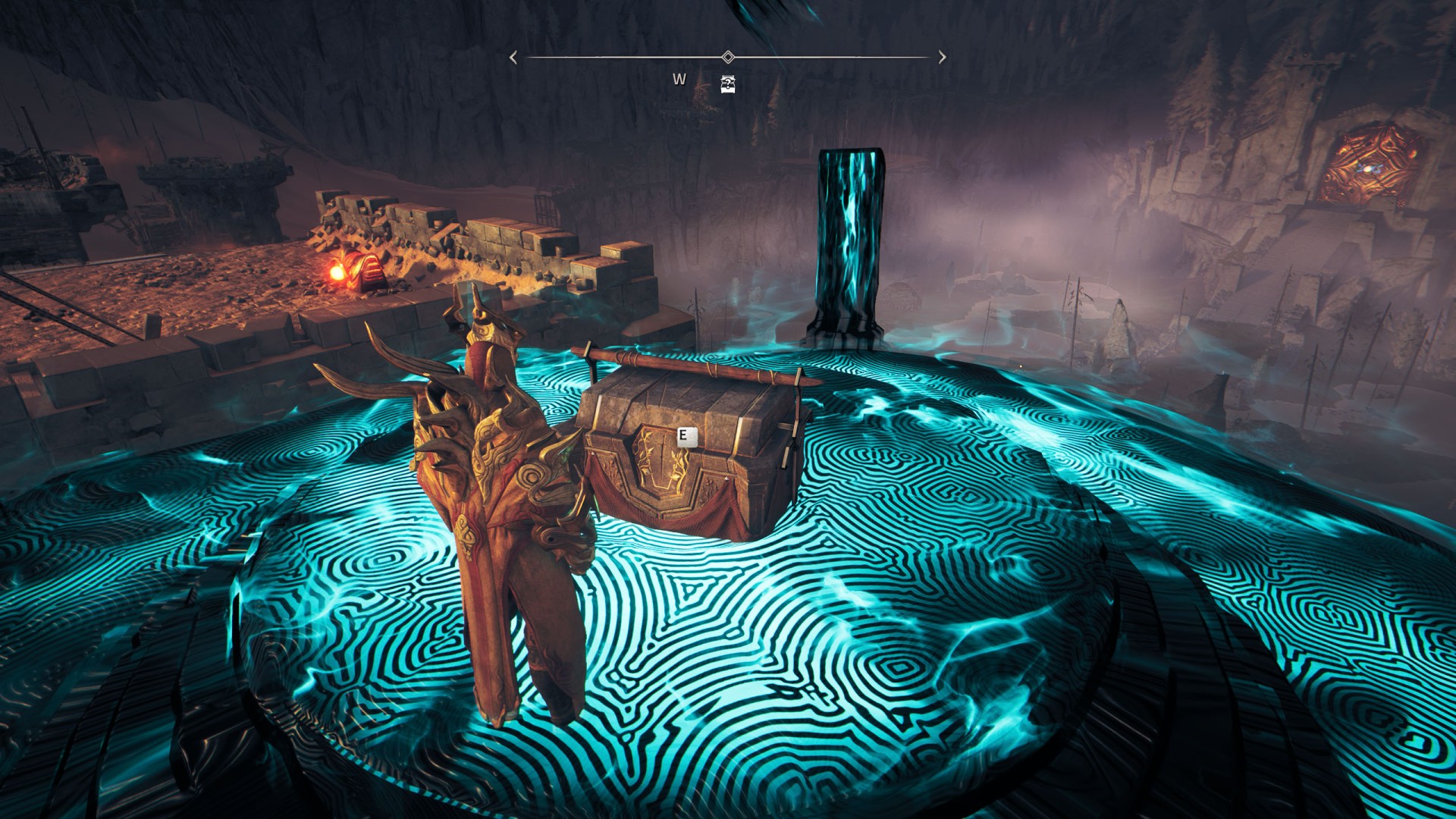This screenshot has width=1456, height=819.
Task: Click the mystery chest marker on the compass
Action: coord(727,83)
